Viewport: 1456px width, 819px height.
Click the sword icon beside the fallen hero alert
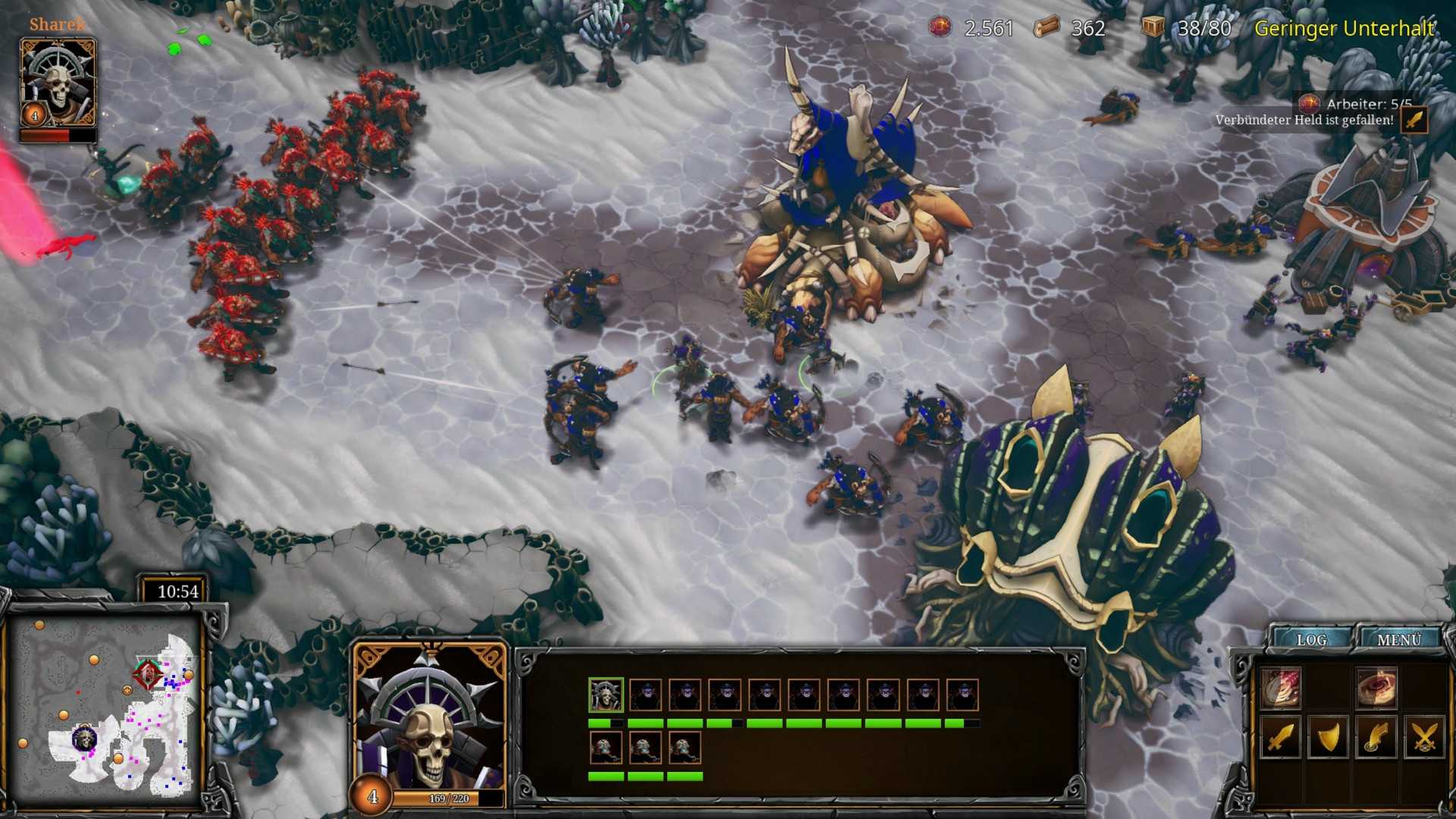tap(1414, 120)
